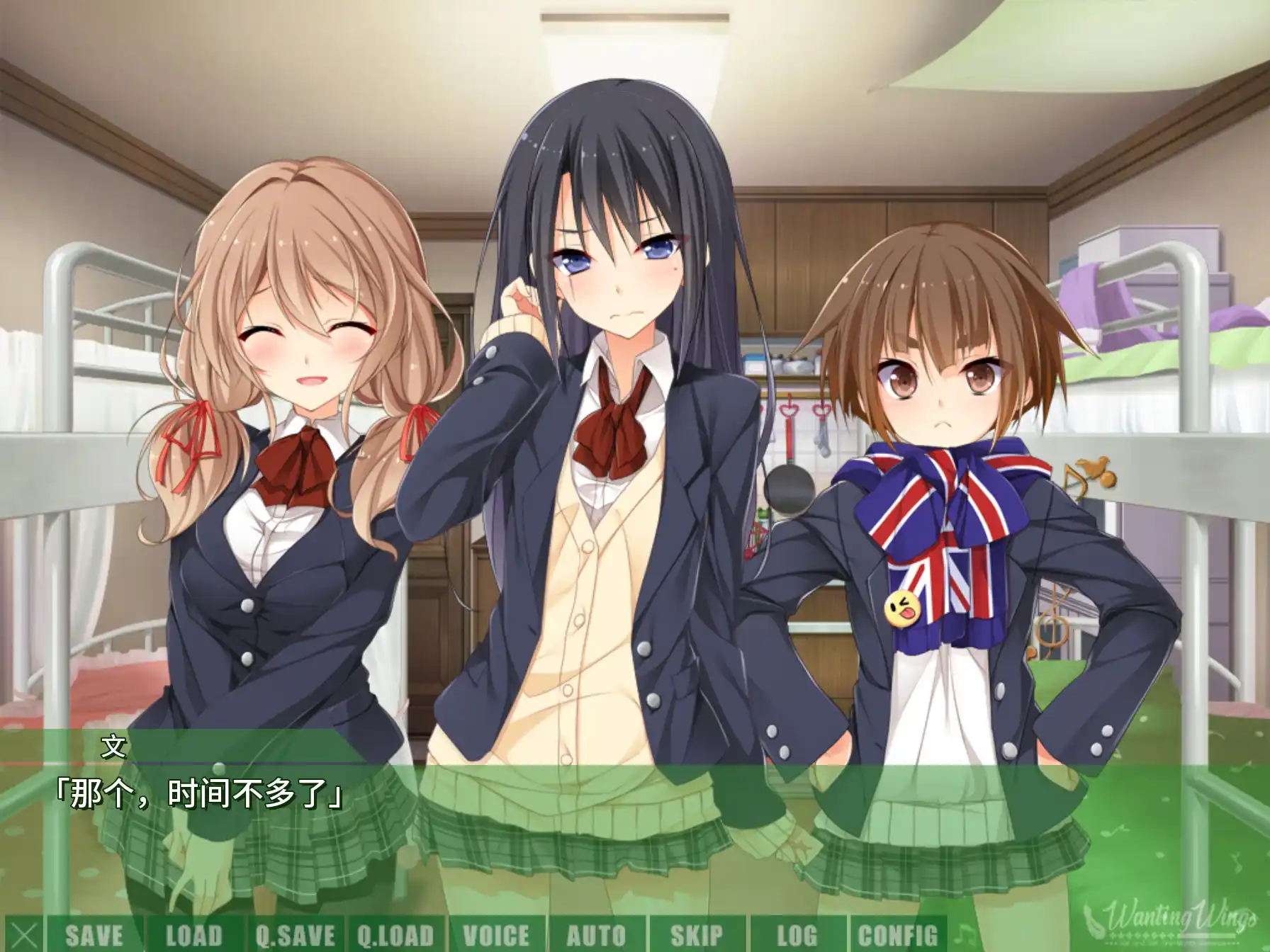1270x952 pixels.
Task: Activate SKIP mode
Action: [697, 934]
